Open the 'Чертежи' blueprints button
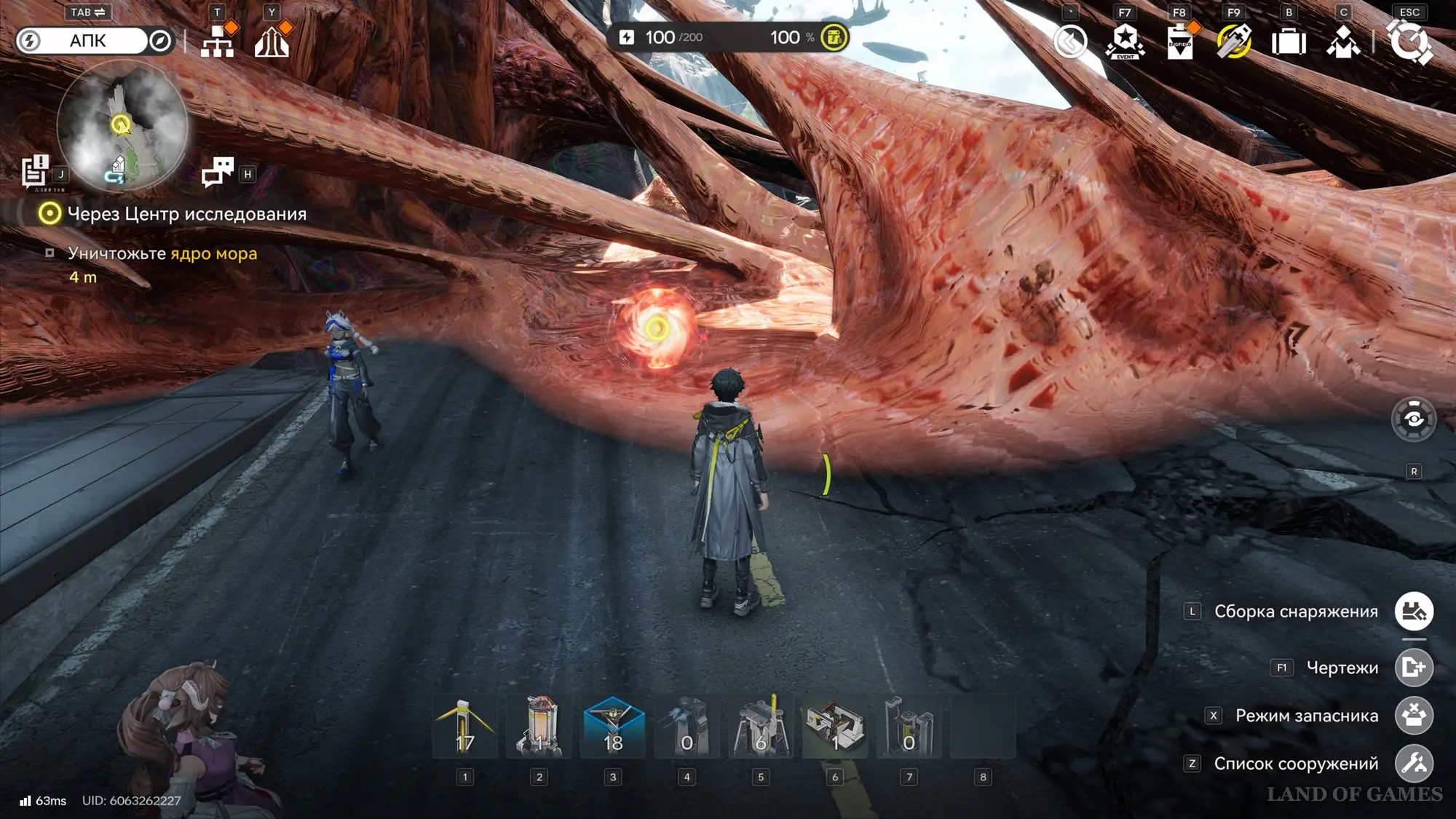 click(x=1414, y=668)
